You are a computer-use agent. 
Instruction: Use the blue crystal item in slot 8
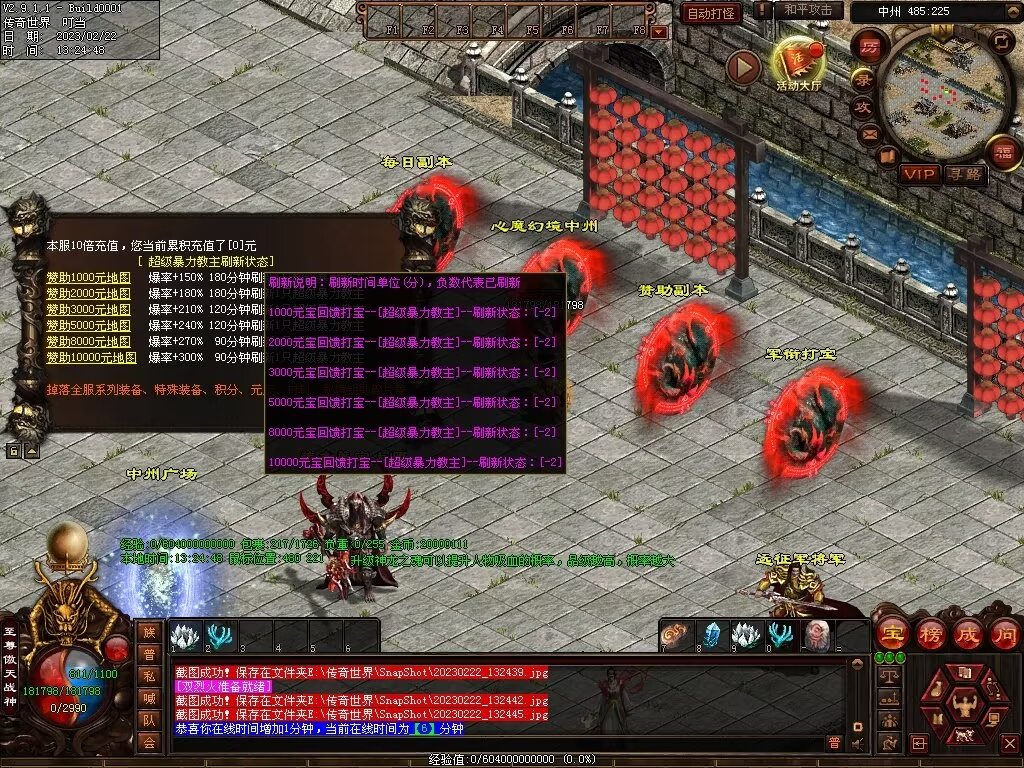[x=712, y=636]
